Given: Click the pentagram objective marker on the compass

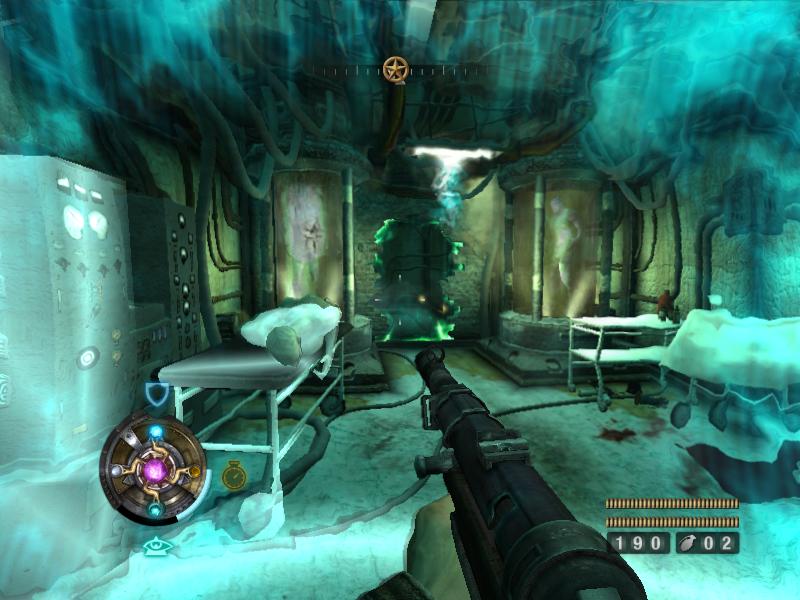Looking at the screenshot, I should pyautogui.click(x=396, y=69).
